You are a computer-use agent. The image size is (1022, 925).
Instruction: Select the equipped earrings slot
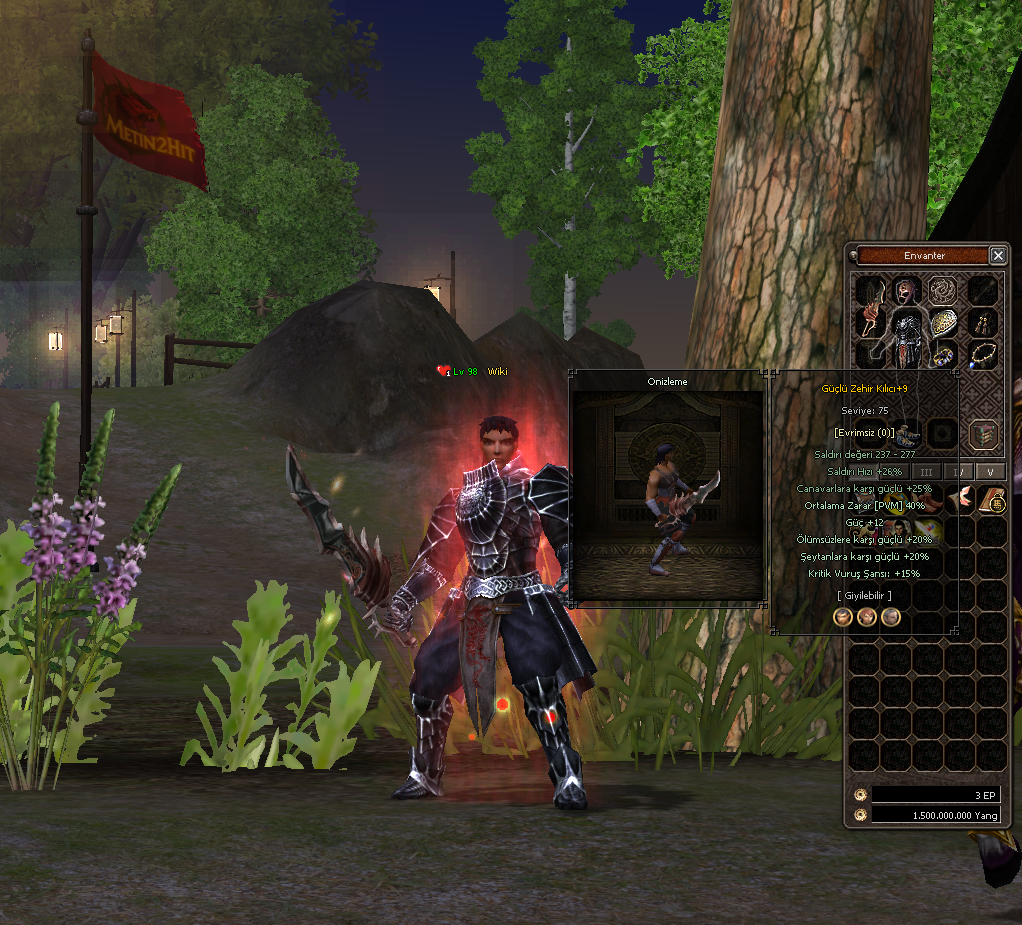click(984, 322)
